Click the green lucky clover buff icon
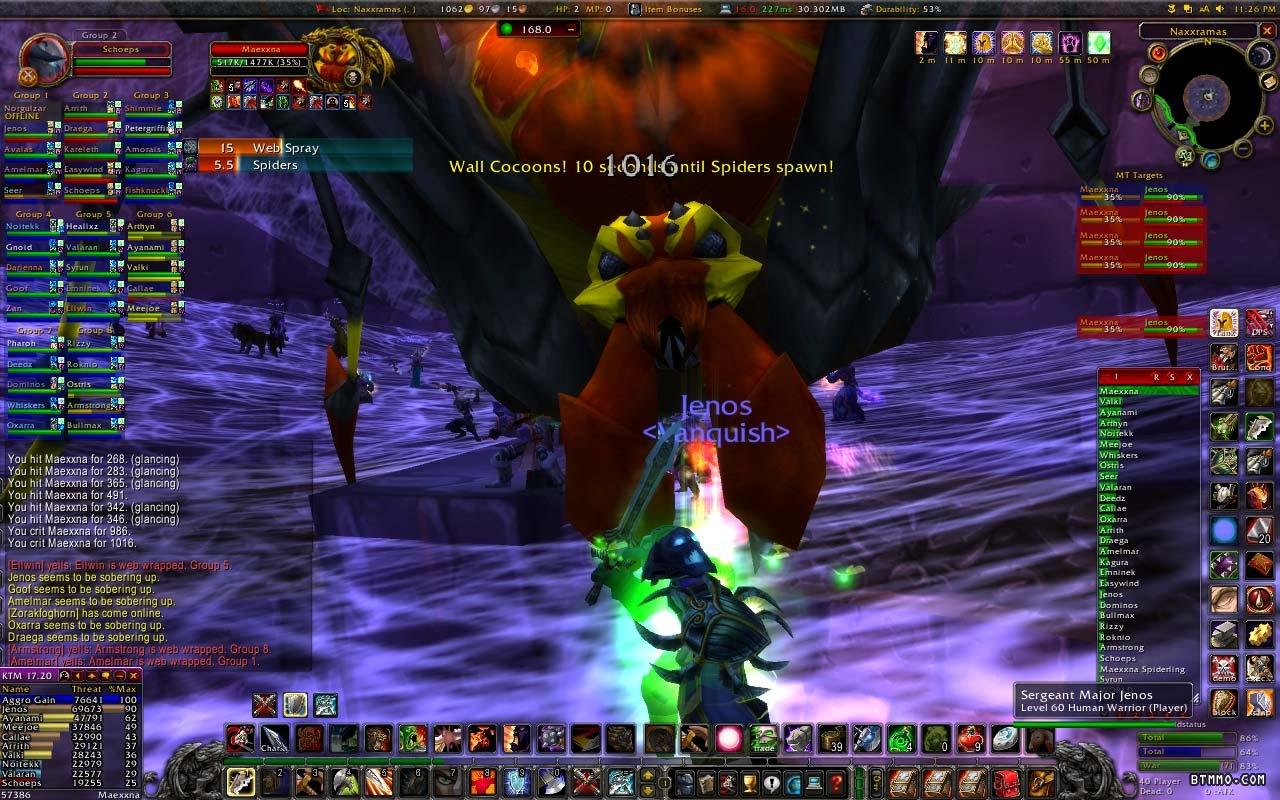This screenshot has height=800, width=1280. pos(1098,43)
